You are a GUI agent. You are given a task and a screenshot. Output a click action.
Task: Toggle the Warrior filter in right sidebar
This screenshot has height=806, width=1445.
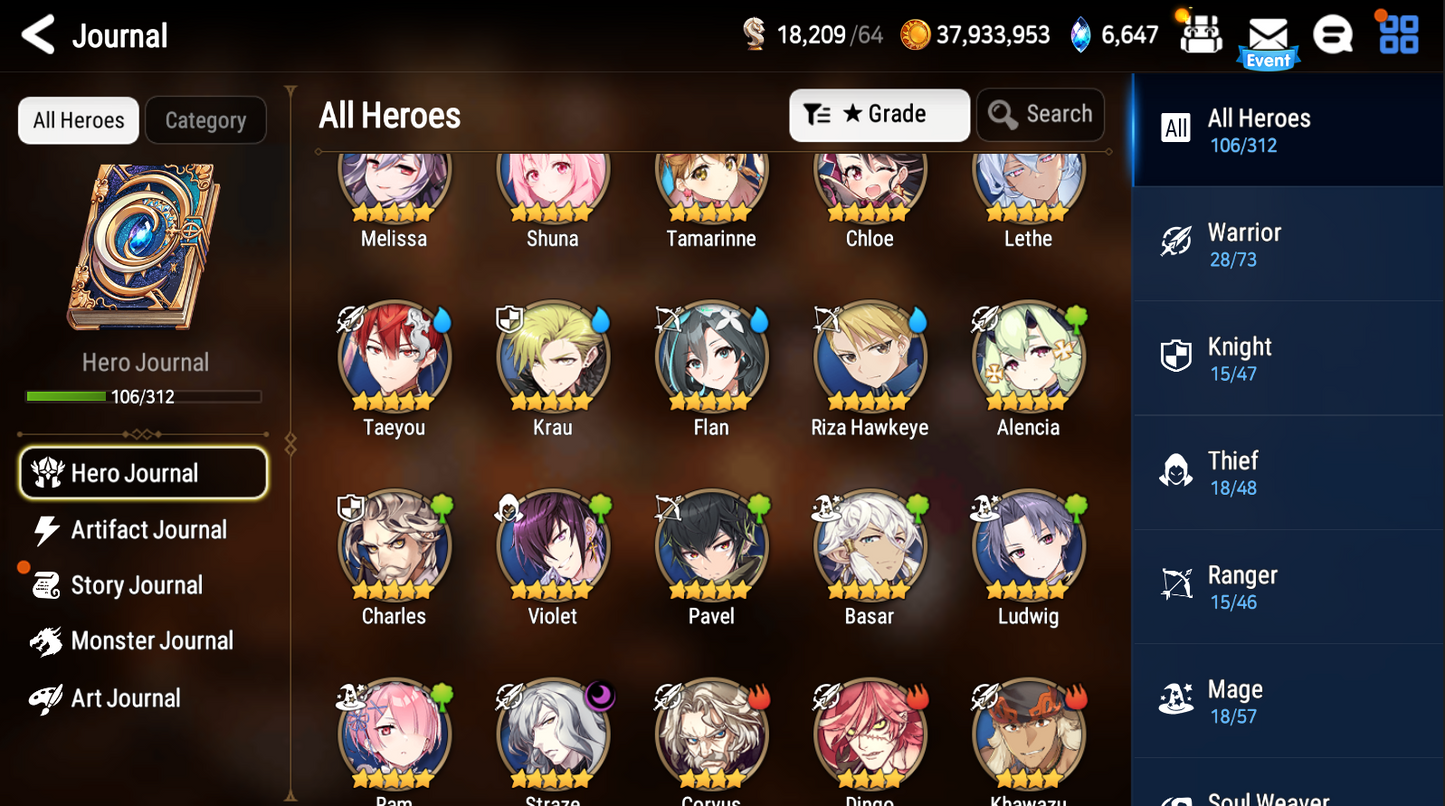(x=1286, y=242)
